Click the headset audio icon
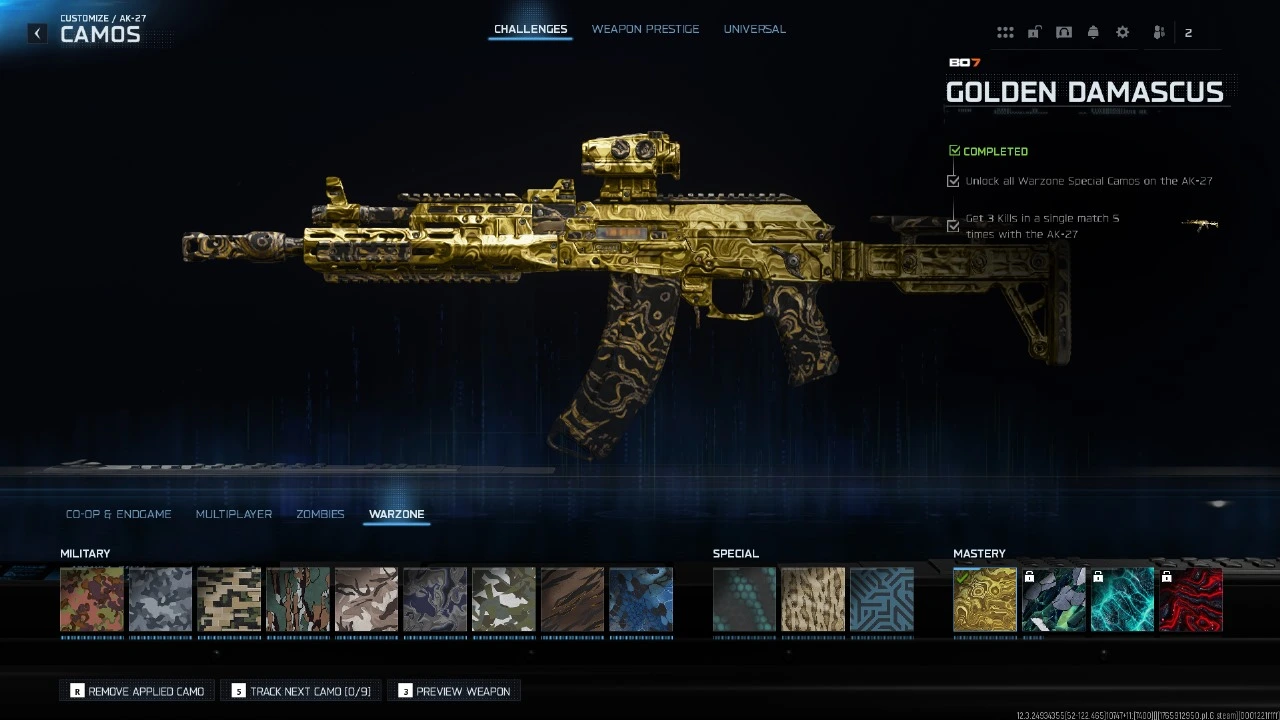The height and width of the screenshot is (720, 1280). (1064, 31)
